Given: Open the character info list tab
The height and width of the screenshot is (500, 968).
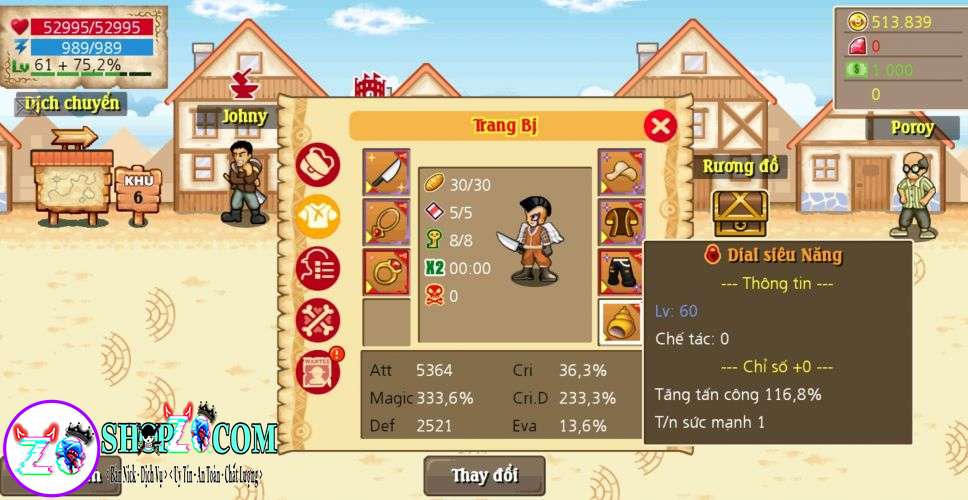Looking at the screenshot, I should click(x=318, y=268).
